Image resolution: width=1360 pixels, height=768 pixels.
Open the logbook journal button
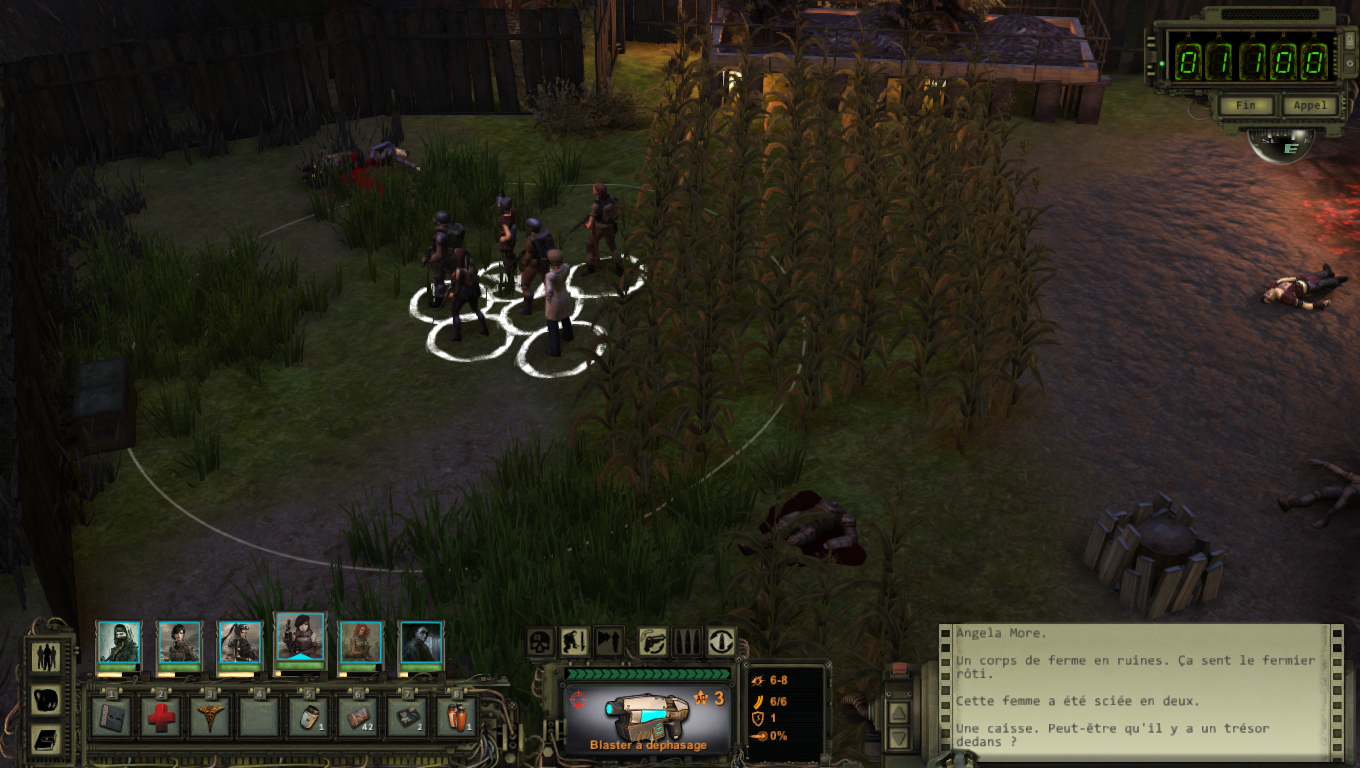(47, 739)
